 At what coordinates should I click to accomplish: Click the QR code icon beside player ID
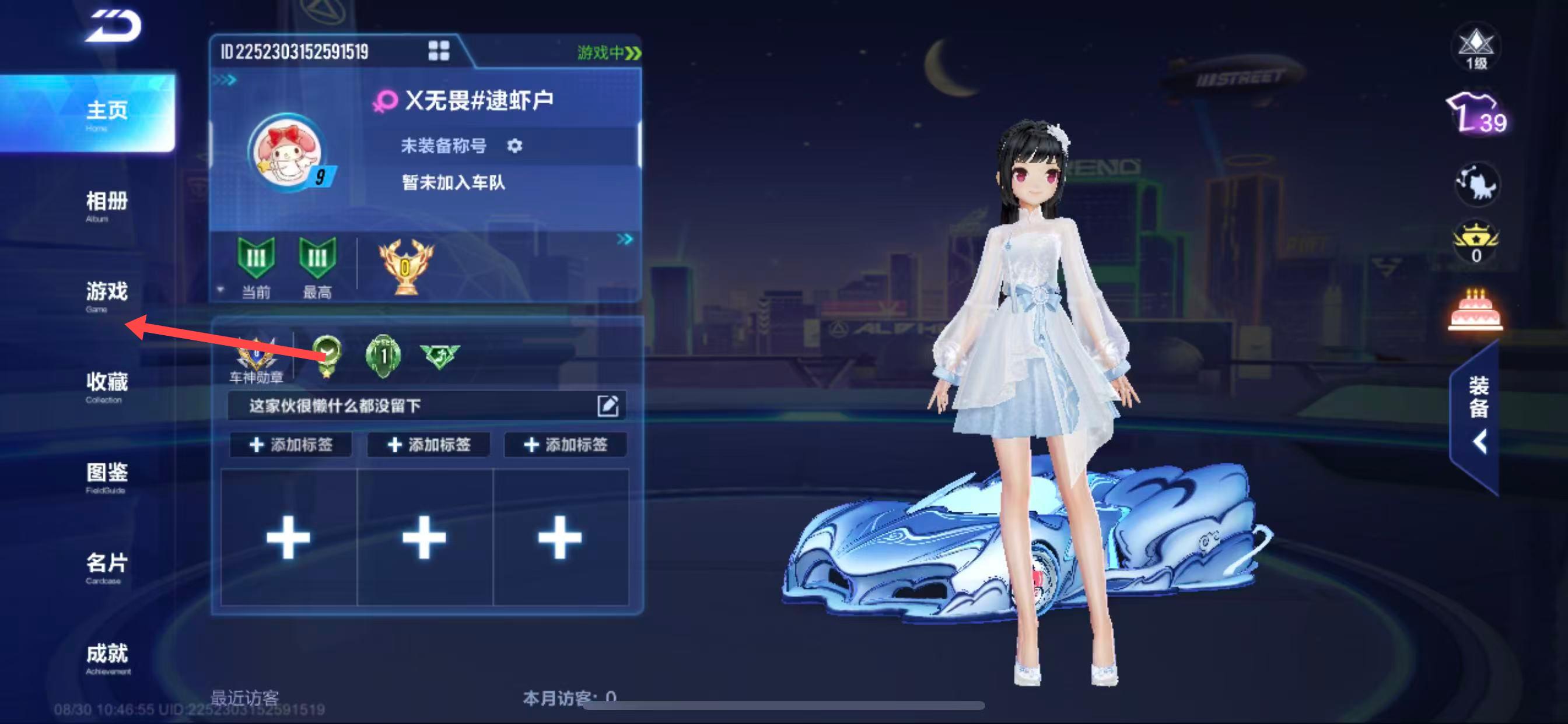pyautogui.click(x=438, y=51)
